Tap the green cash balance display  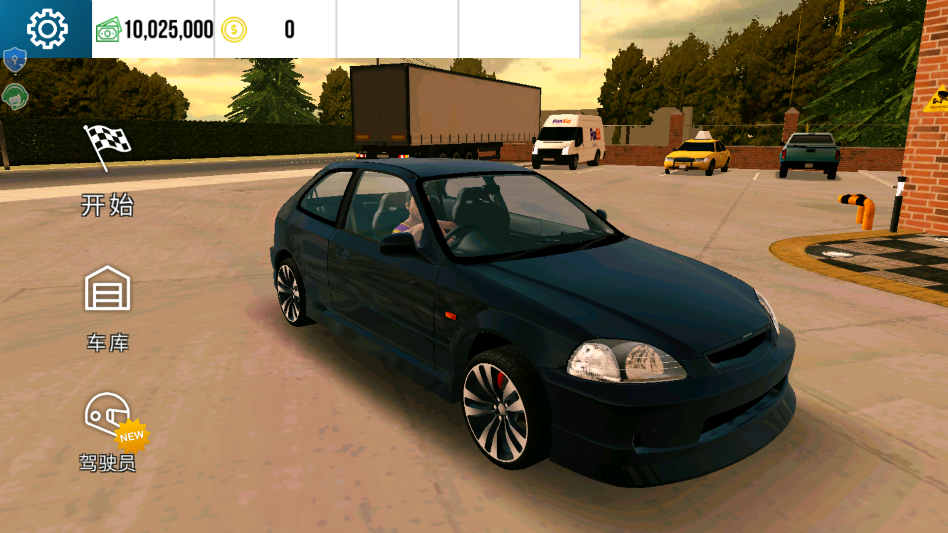(155, 29)
